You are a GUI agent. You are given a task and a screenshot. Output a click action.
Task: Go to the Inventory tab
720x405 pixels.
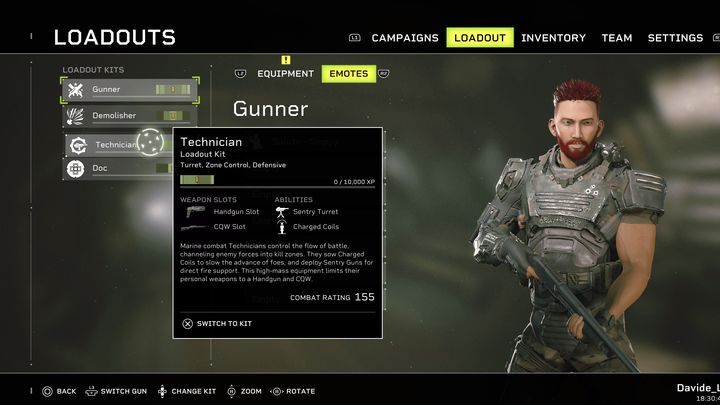[x=553, y=38]
